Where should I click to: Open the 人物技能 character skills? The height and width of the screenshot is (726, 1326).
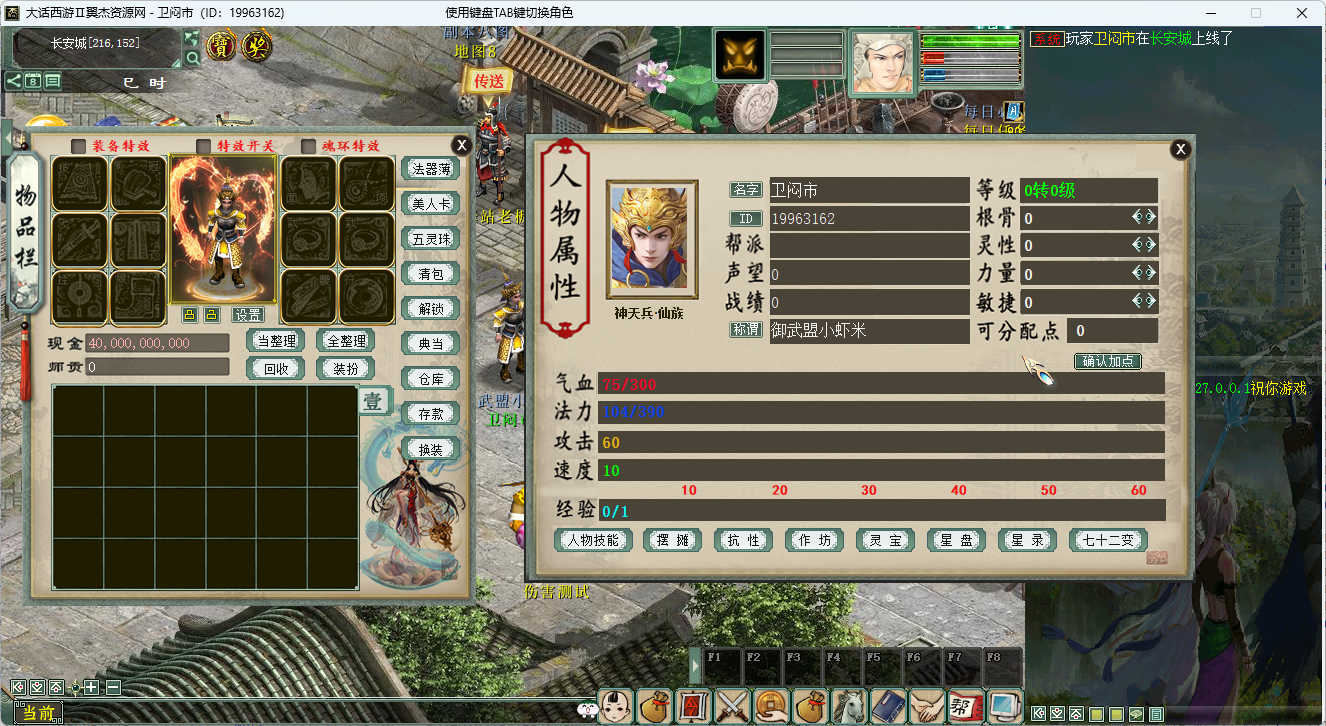point(594,540)
